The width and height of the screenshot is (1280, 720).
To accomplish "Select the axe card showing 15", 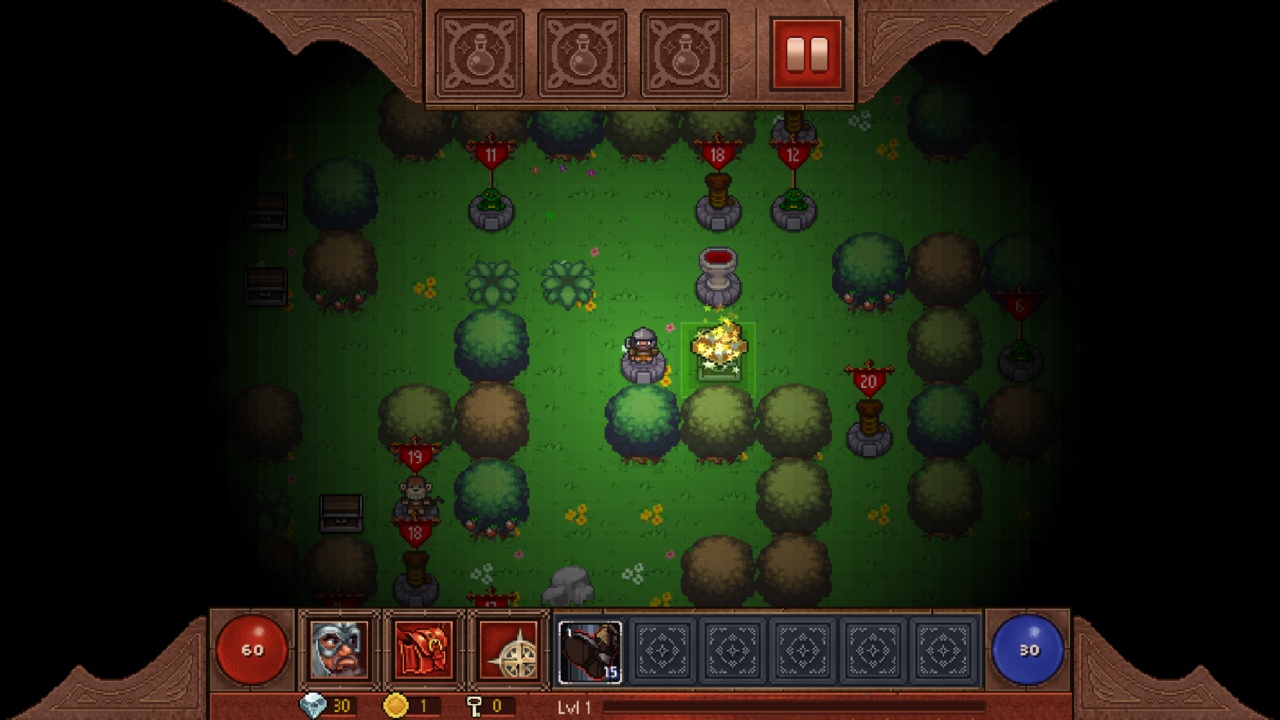I will tap(588, 652).
